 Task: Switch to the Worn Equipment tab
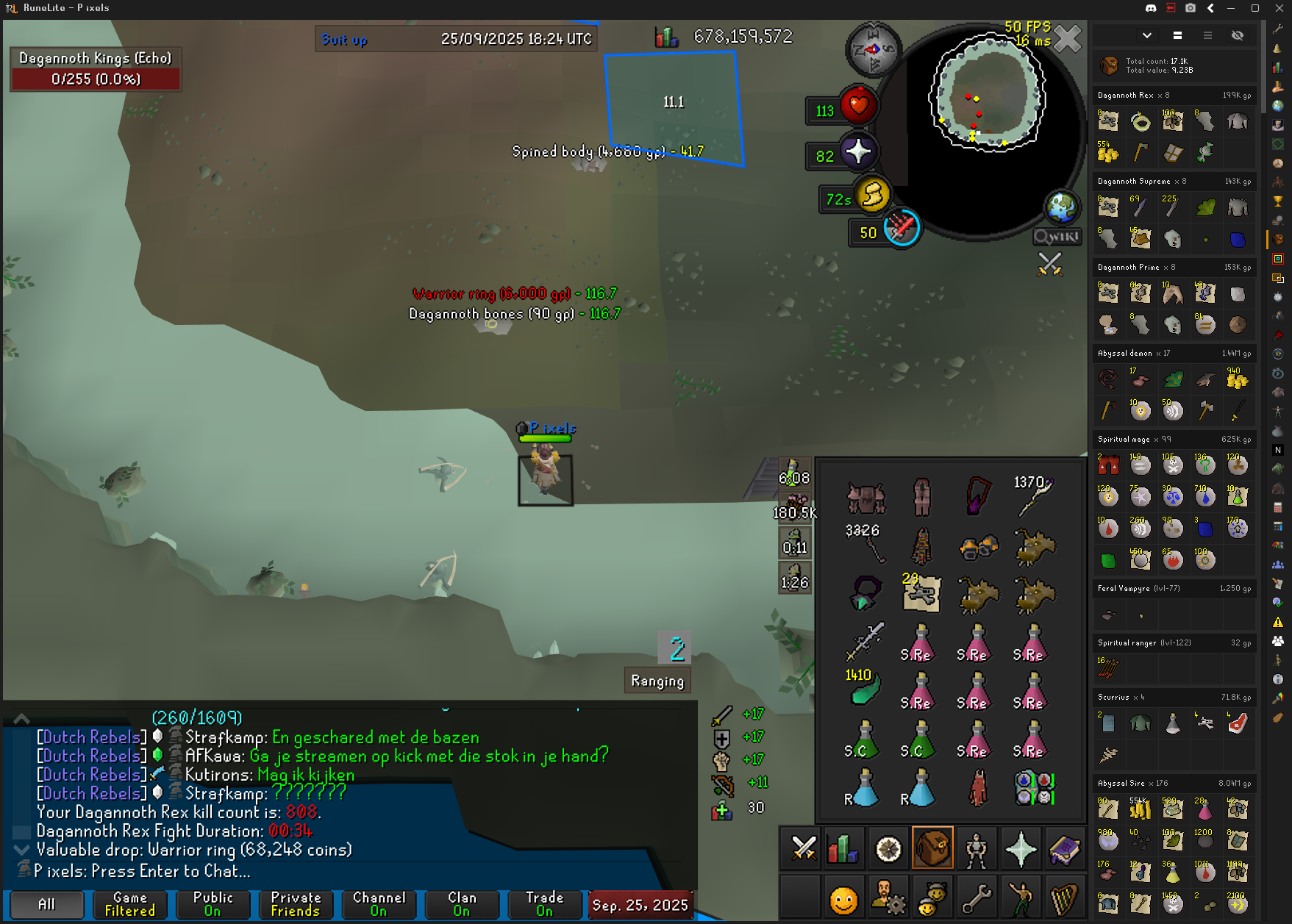[977, 849]
